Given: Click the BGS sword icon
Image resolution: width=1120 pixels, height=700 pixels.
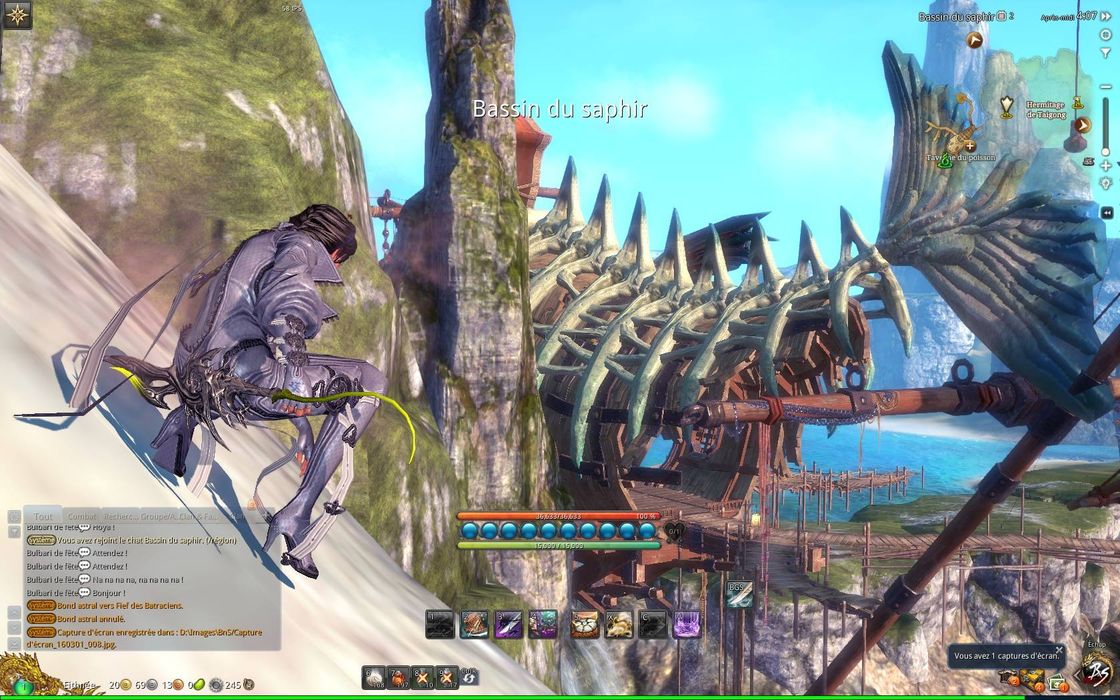Looking at the screenshot, I should (739, 592).
